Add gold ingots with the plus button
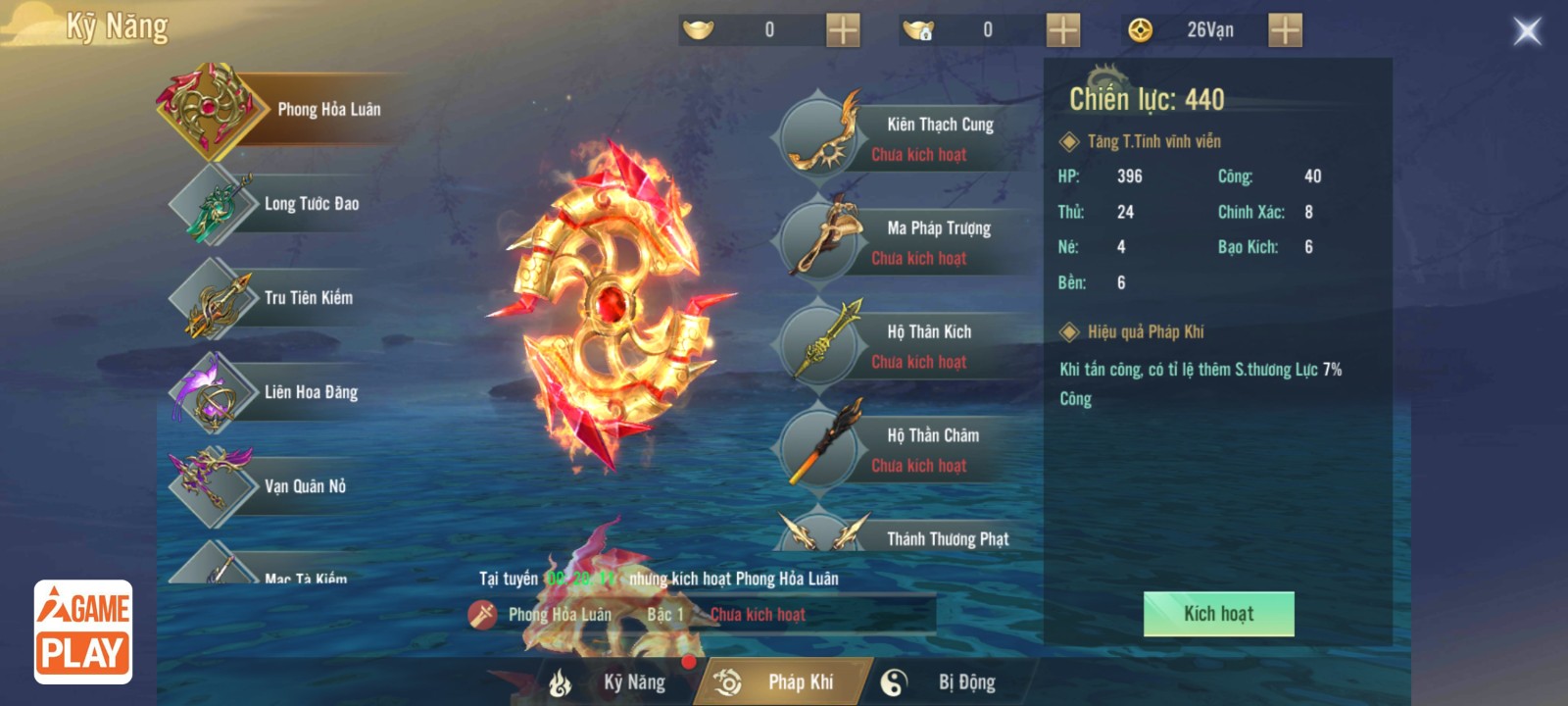 pos(843,30)
